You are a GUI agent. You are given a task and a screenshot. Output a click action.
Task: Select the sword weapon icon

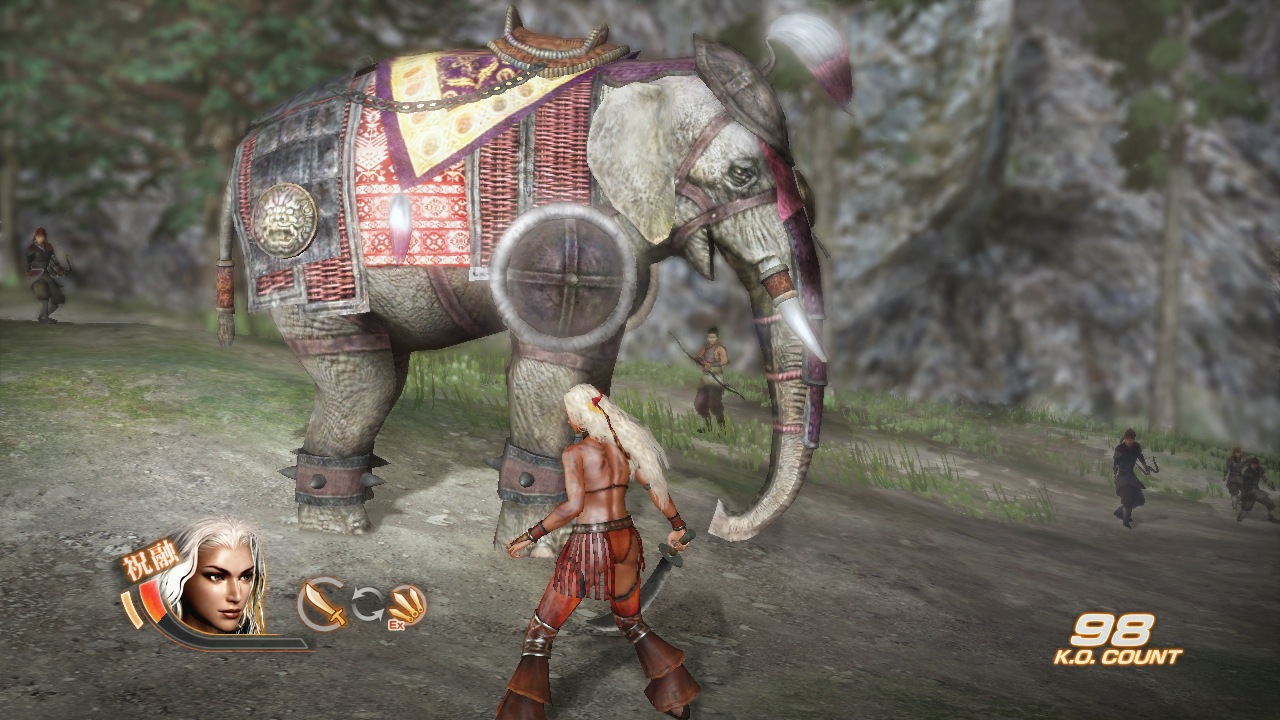[322, 601]
